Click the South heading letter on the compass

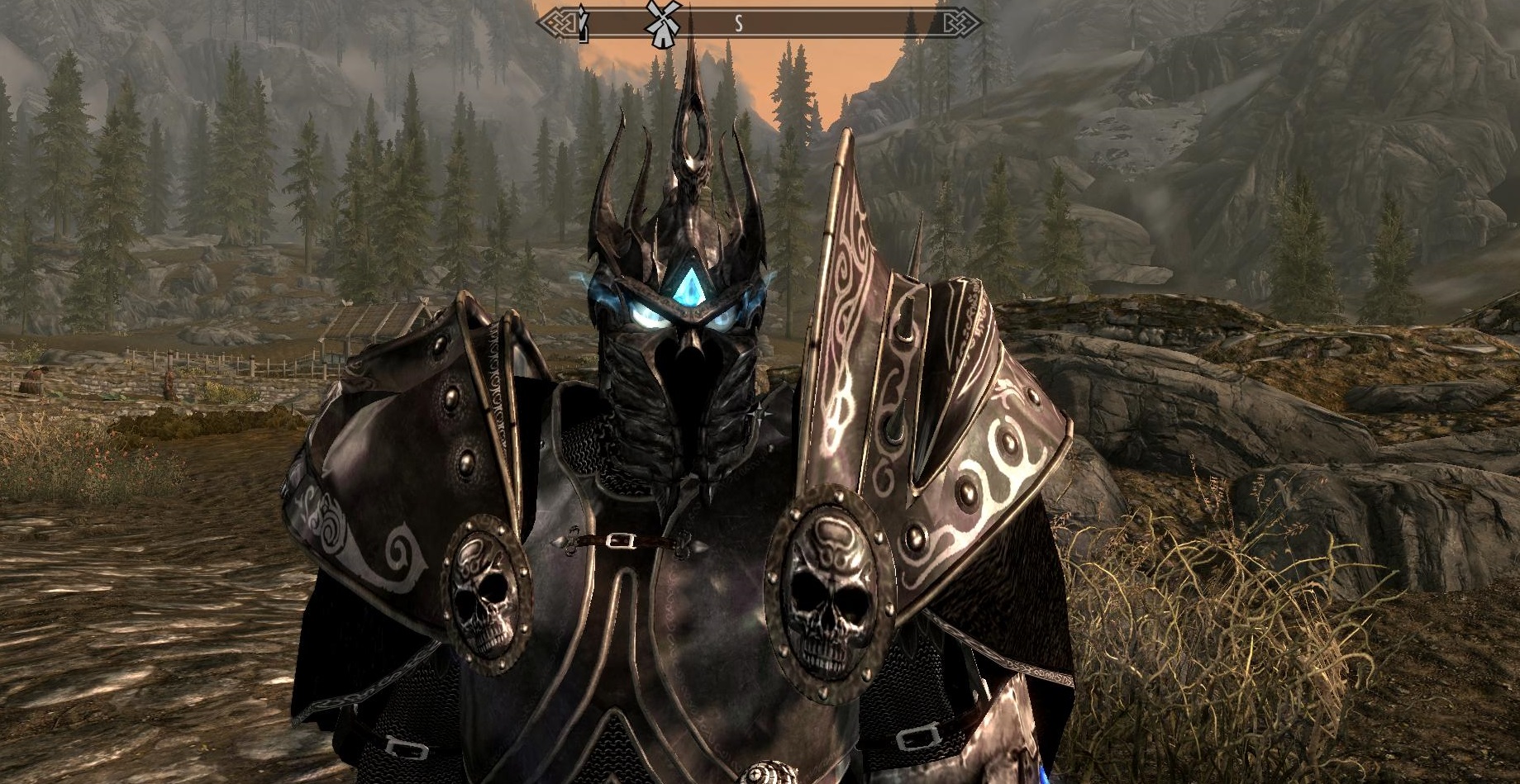738,25
